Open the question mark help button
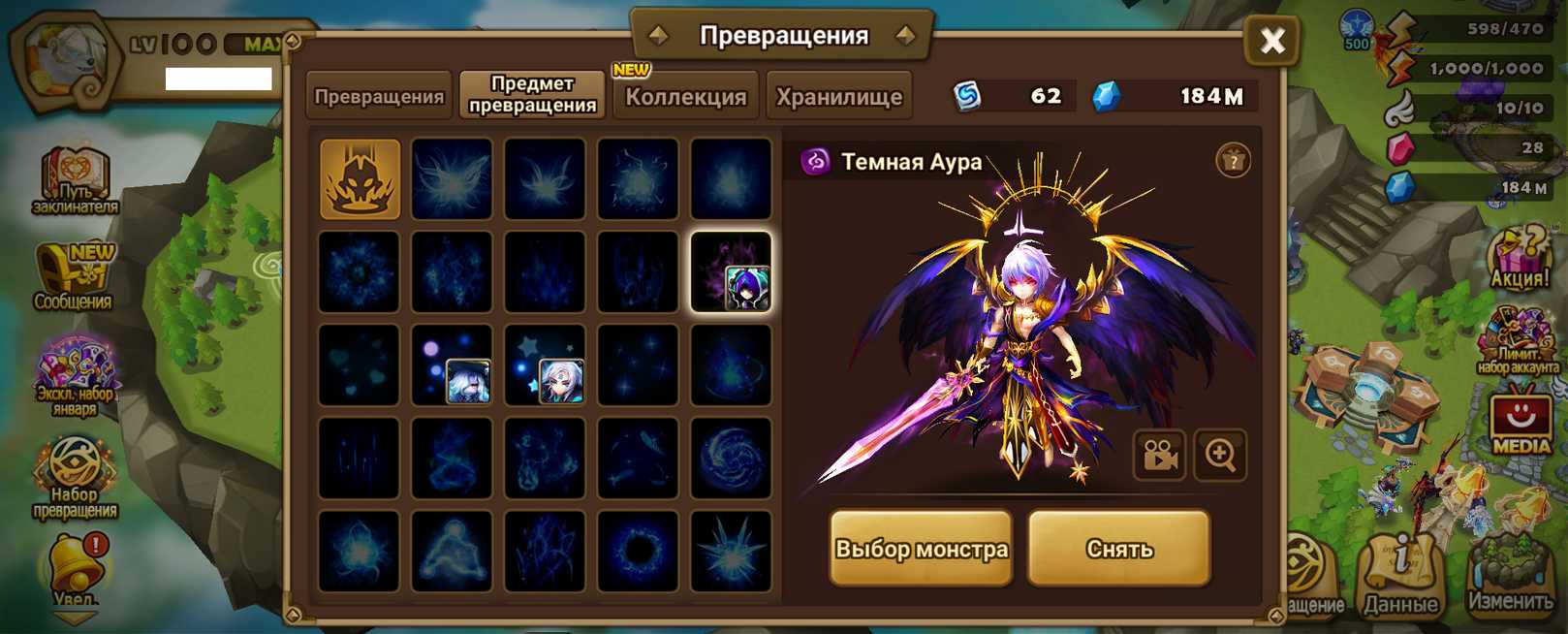Viewport: 1568px width, 634px height. click(1233, 161)
